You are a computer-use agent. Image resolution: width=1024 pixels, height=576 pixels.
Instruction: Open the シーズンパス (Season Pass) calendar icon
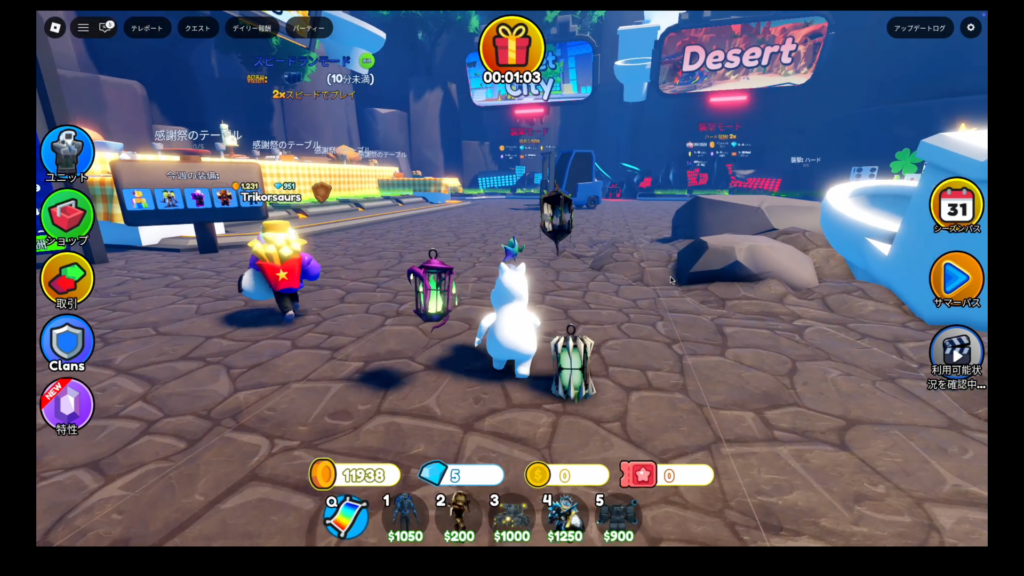[x=957, y=205]
